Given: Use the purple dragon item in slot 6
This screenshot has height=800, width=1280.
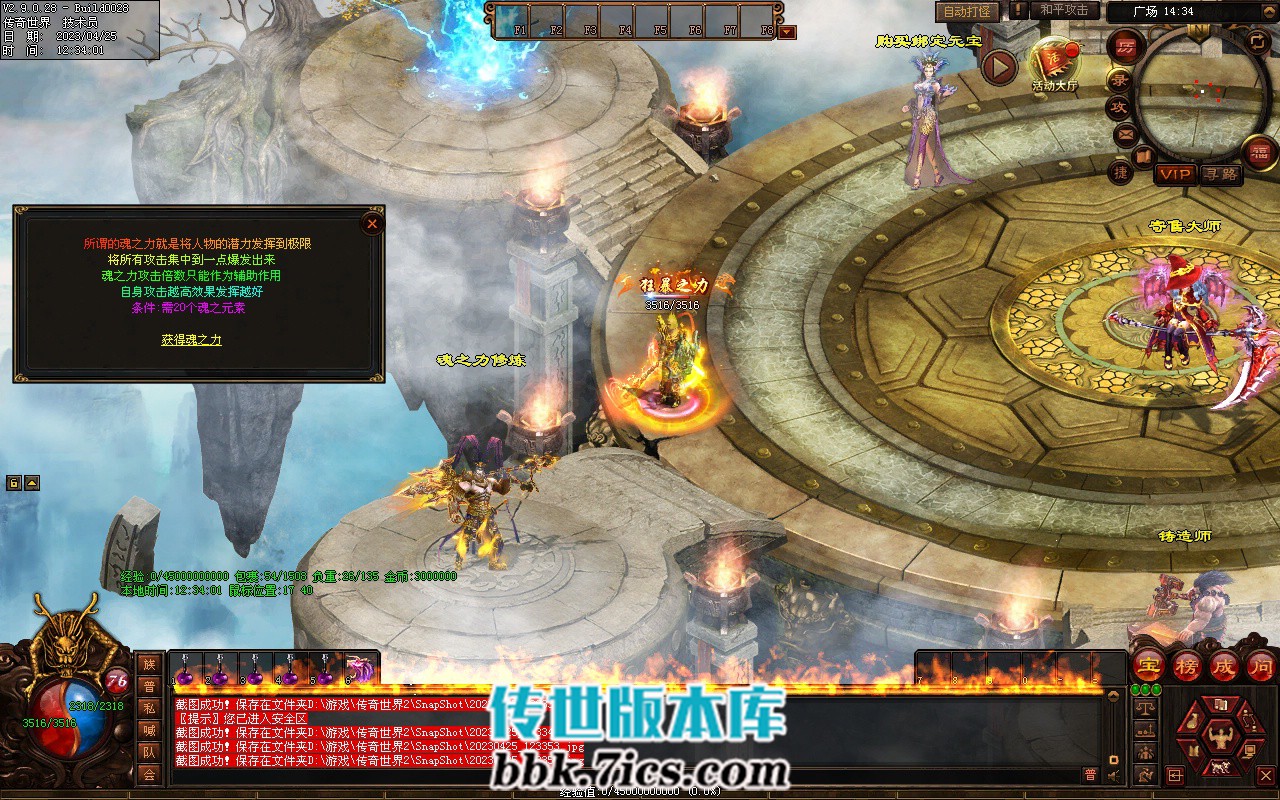Looking at the screenshot, I should (x=357, y=670).
